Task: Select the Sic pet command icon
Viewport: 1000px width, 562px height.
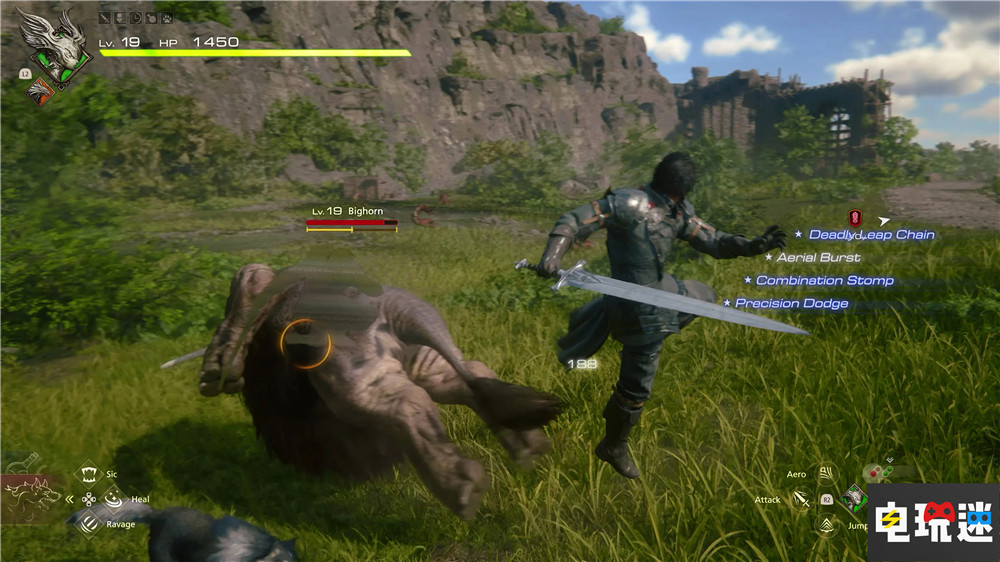Action: pos(89,473)
